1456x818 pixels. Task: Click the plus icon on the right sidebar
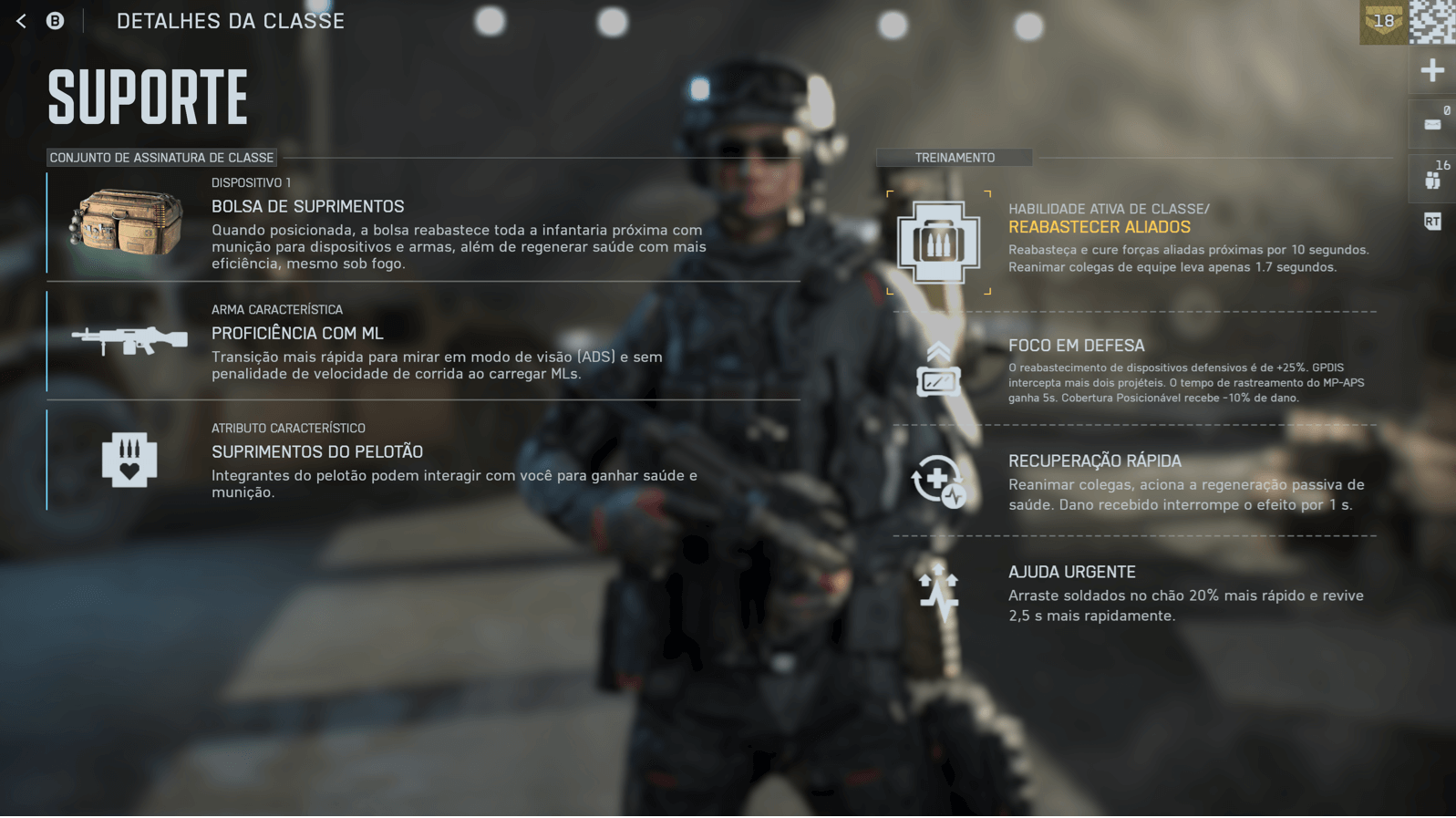(1432, 70)
